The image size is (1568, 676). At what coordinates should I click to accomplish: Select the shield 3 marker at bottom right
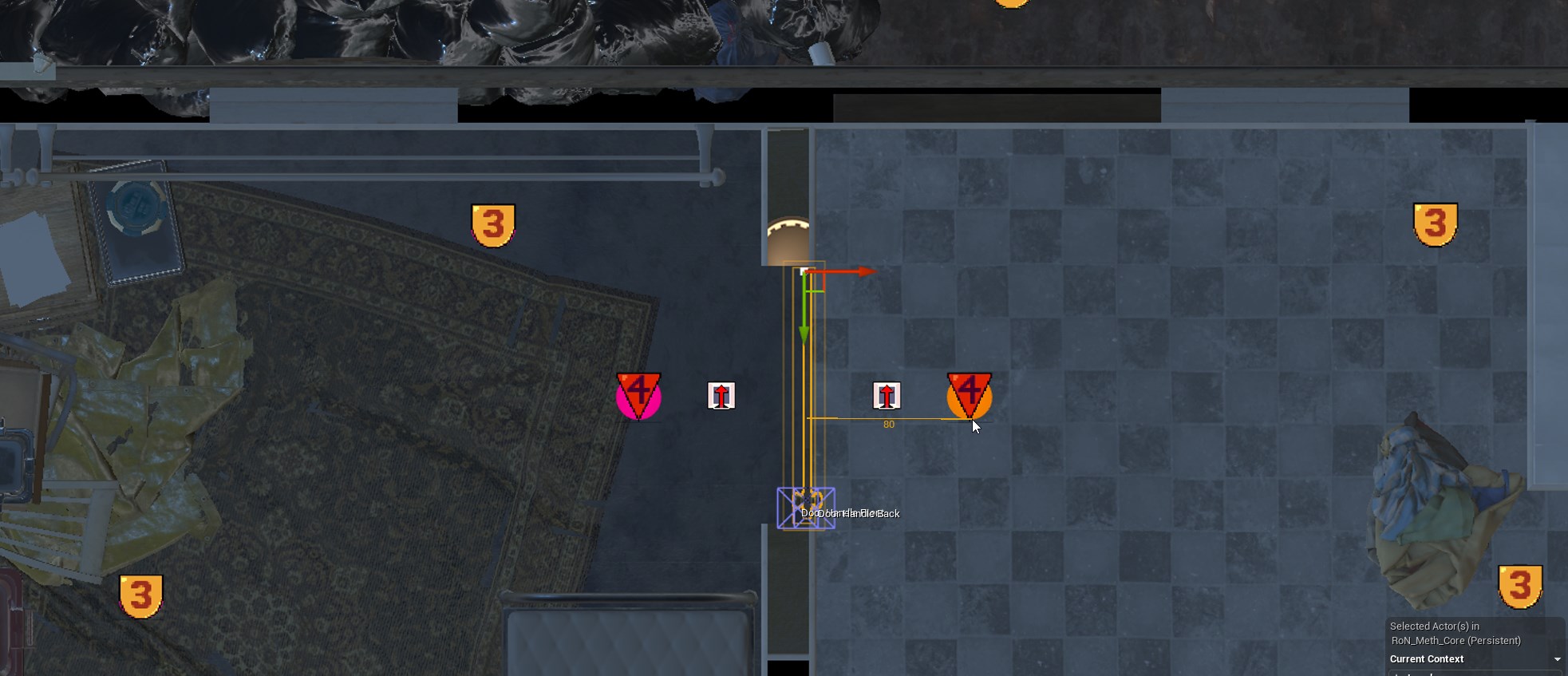(1520, 586)
